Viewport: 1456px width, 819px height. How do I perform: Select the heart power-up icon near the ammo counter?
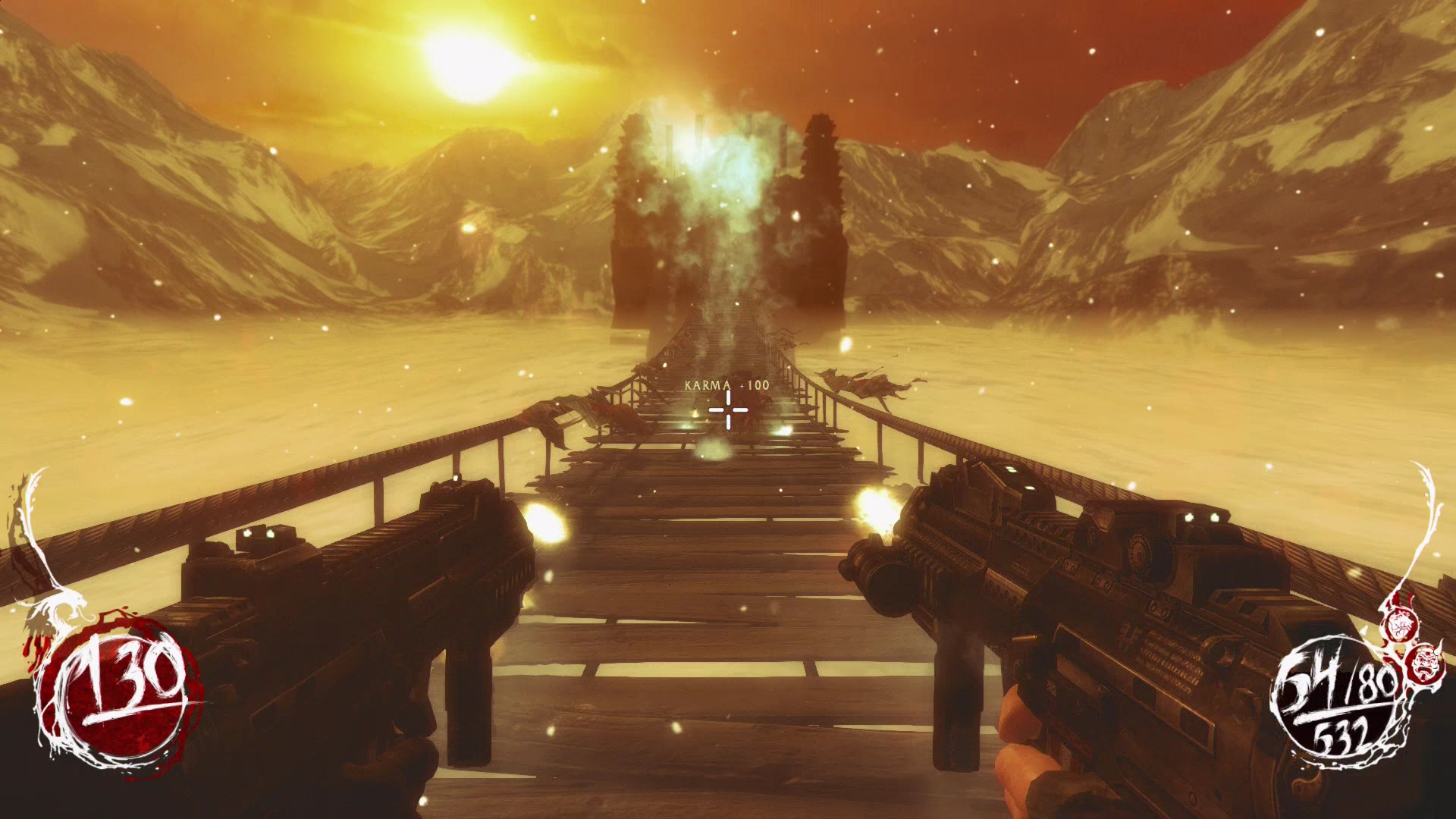coord(1399,623)
